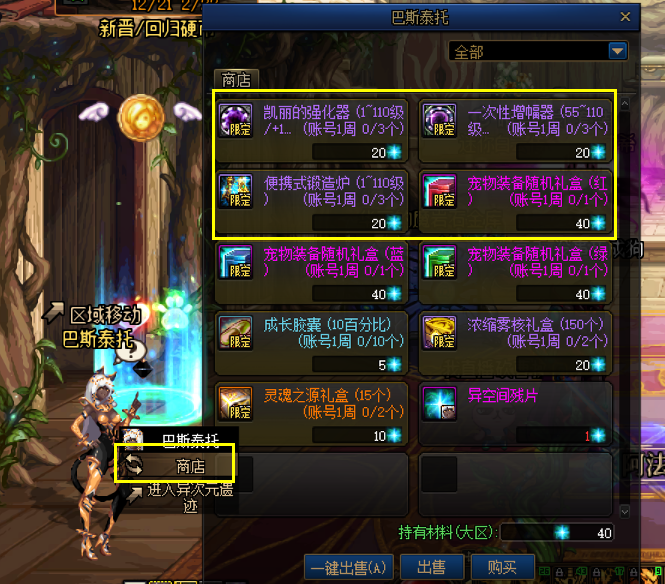The height and width of the screenshot is (584, 665).
Task: Choose 商店 in the NPC menu
Action: (189, 466)
